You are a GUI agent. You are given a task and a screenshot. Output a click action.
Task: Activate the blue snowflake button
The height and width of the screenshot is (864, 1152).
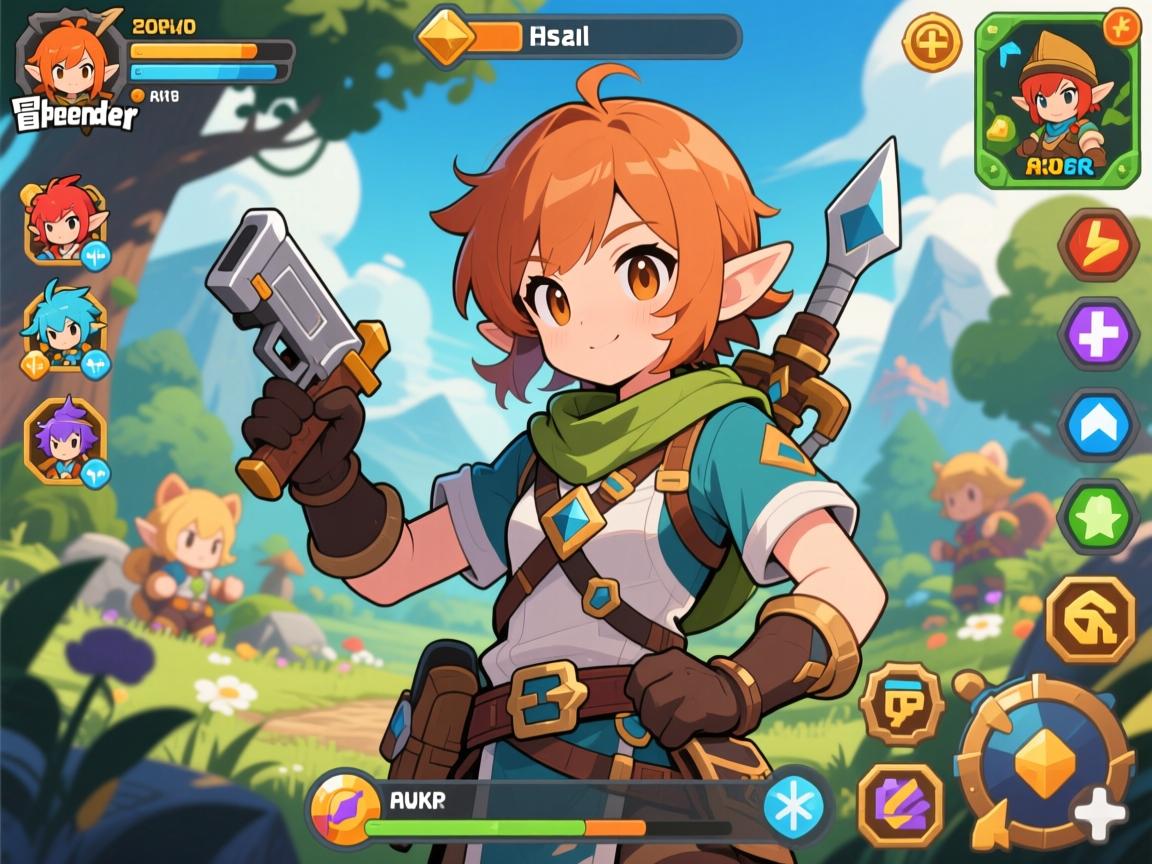794,806
